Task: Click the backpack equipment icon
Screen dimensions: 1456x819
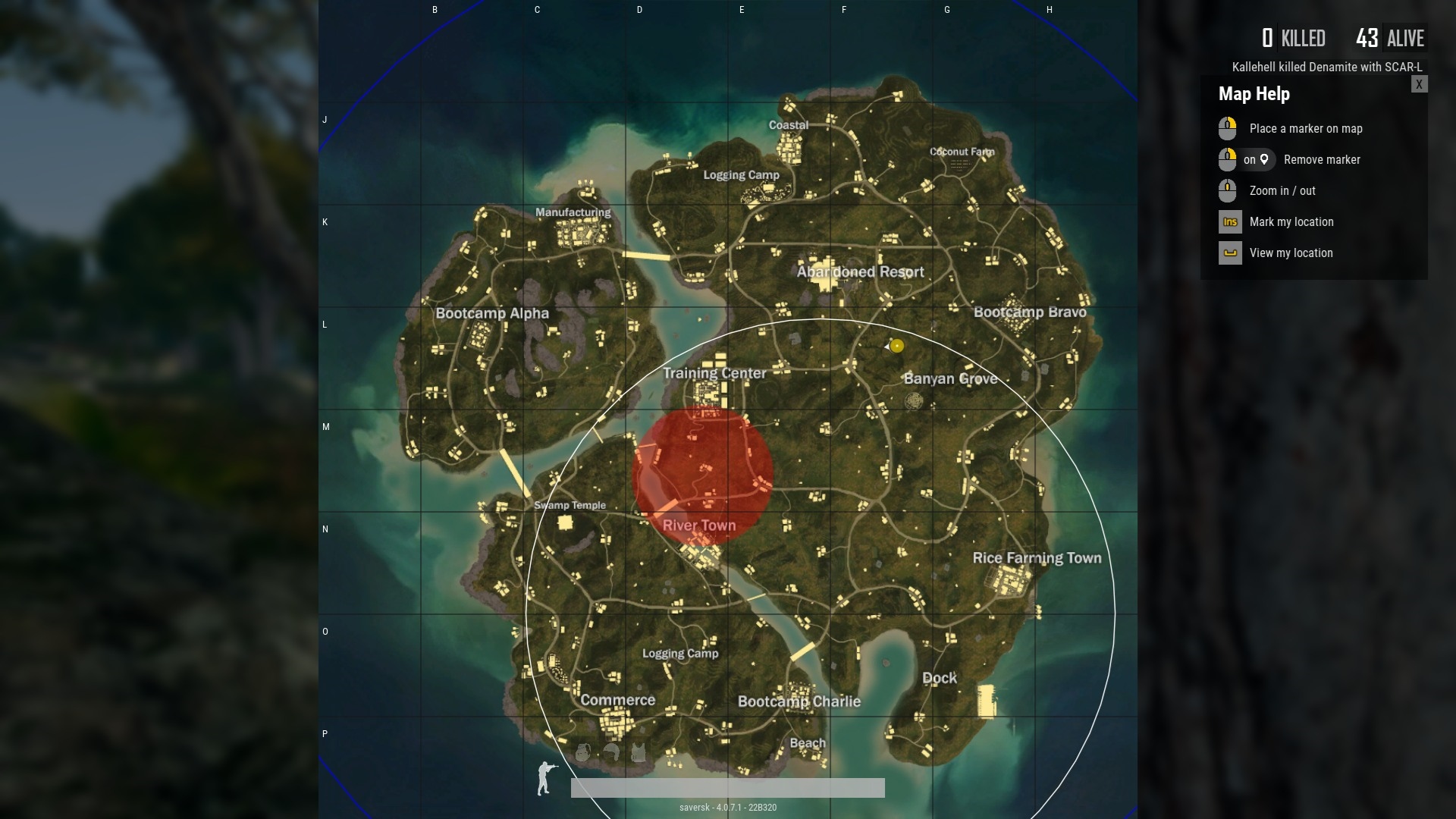Action: pos(582,752)
